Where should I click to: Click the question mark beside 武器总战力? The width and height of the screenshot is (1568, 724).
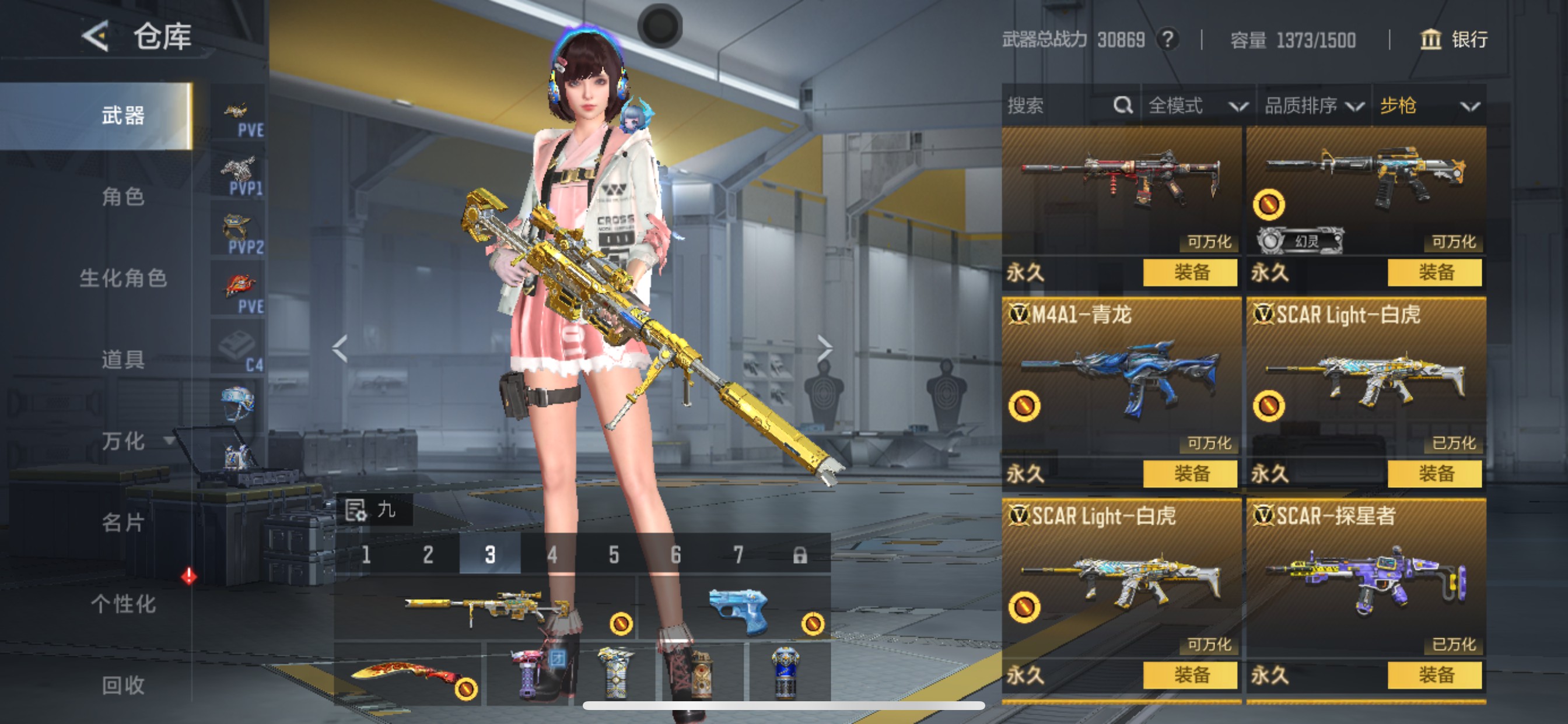1167,40
